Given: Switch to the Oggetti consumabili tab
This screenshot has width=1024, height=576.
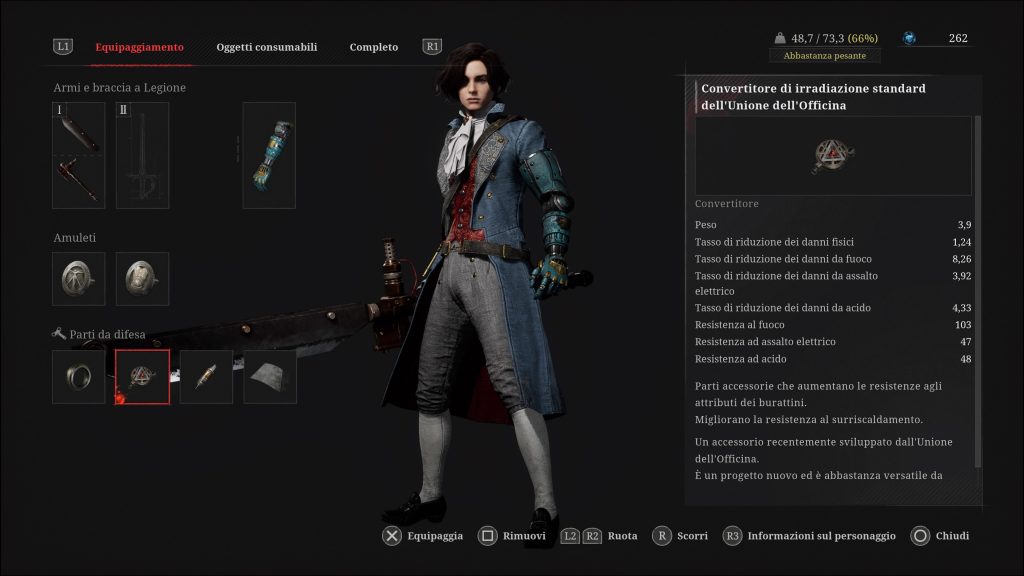Looking at the screenshot, I should 266,47.
